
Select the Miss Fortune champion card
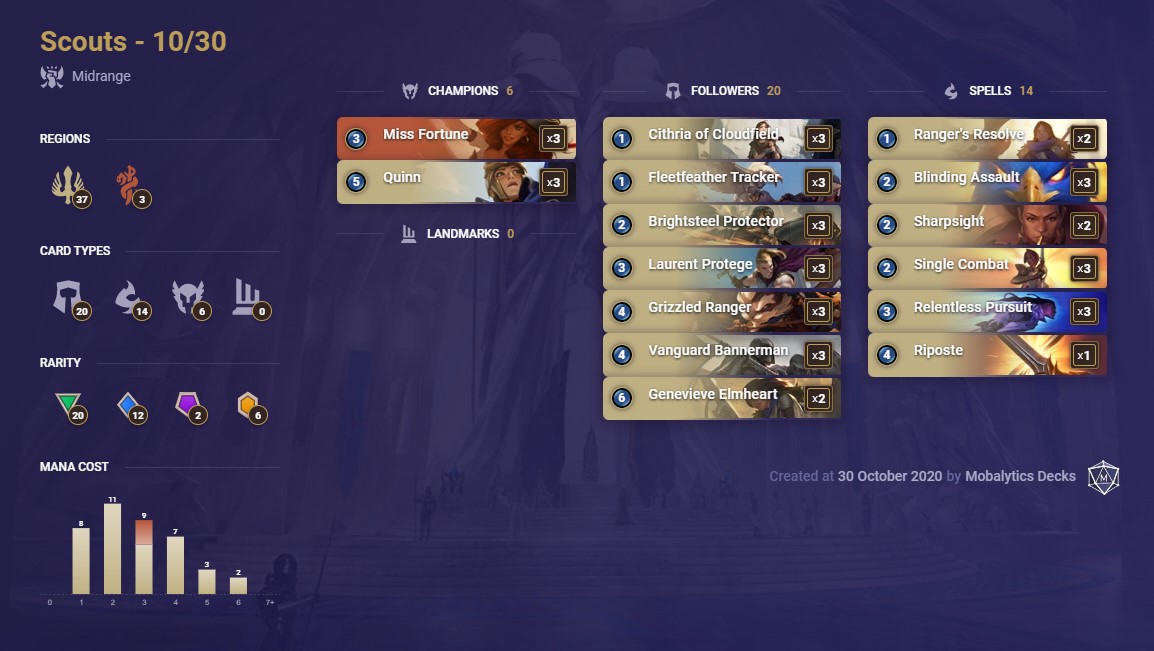455,138
